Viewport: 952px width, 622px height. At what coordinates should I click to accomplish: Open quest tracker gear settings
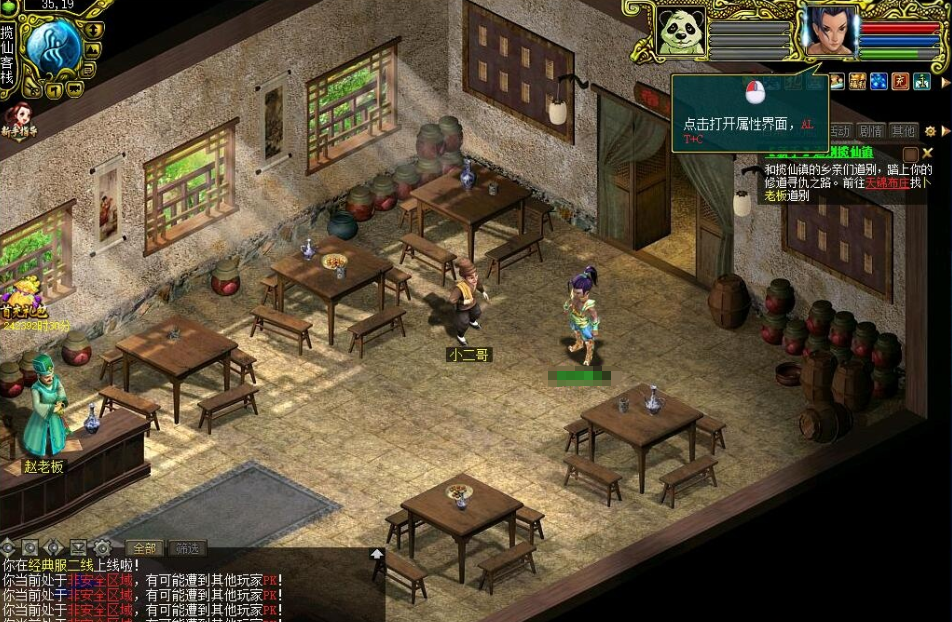(930, 131)
